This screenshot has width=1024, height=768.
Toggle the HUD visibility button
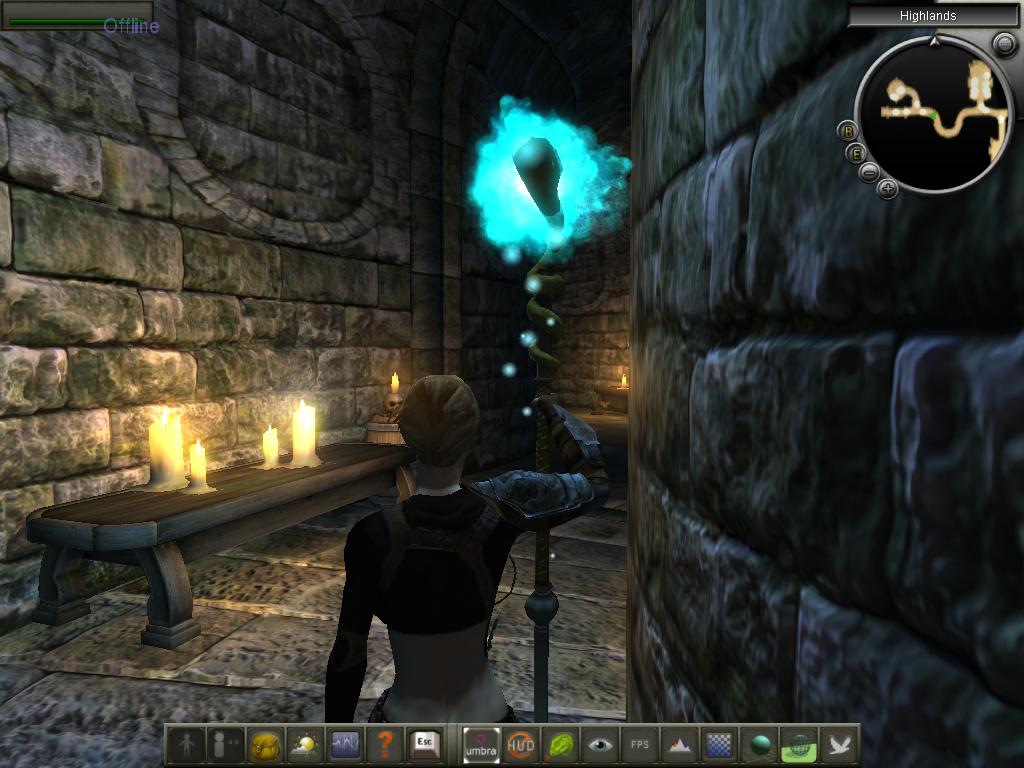click(520, 745)
